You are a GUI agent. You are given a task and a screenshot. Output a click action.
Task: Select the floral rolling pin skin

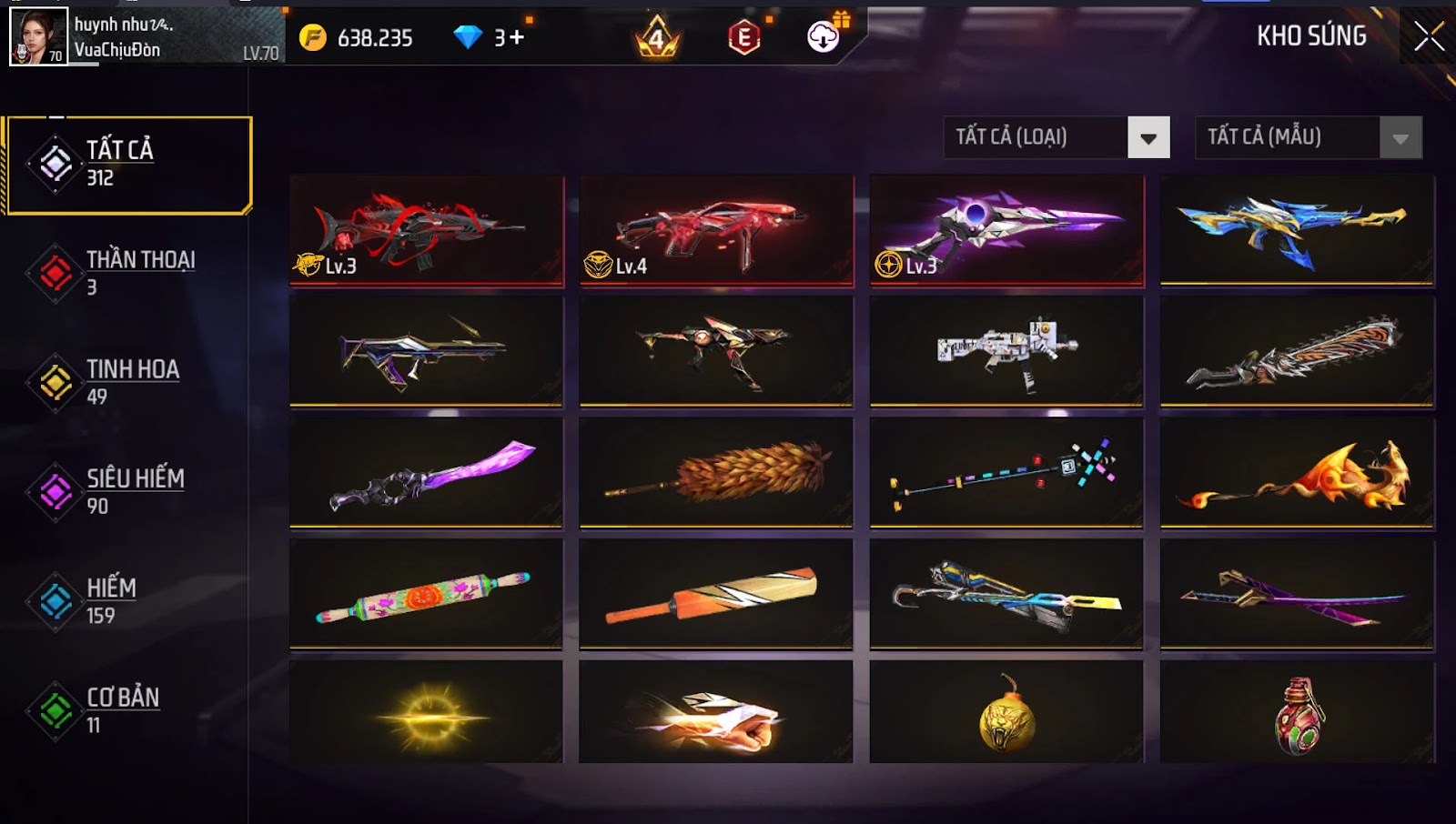pyautogui.click(x=426, y=593)
